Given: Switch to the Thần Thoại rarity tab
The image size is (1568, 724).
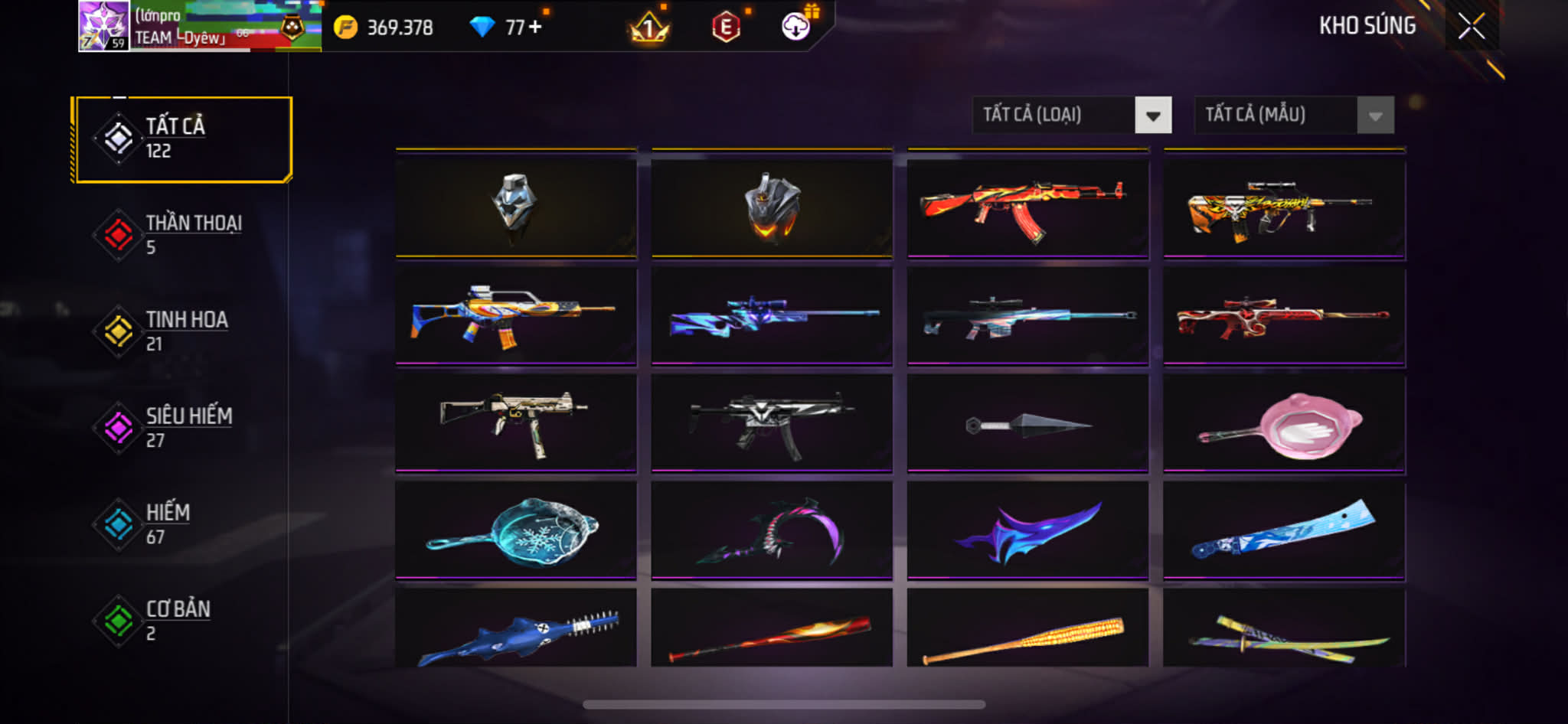Looking at the screenshot, I should [182, 235].
